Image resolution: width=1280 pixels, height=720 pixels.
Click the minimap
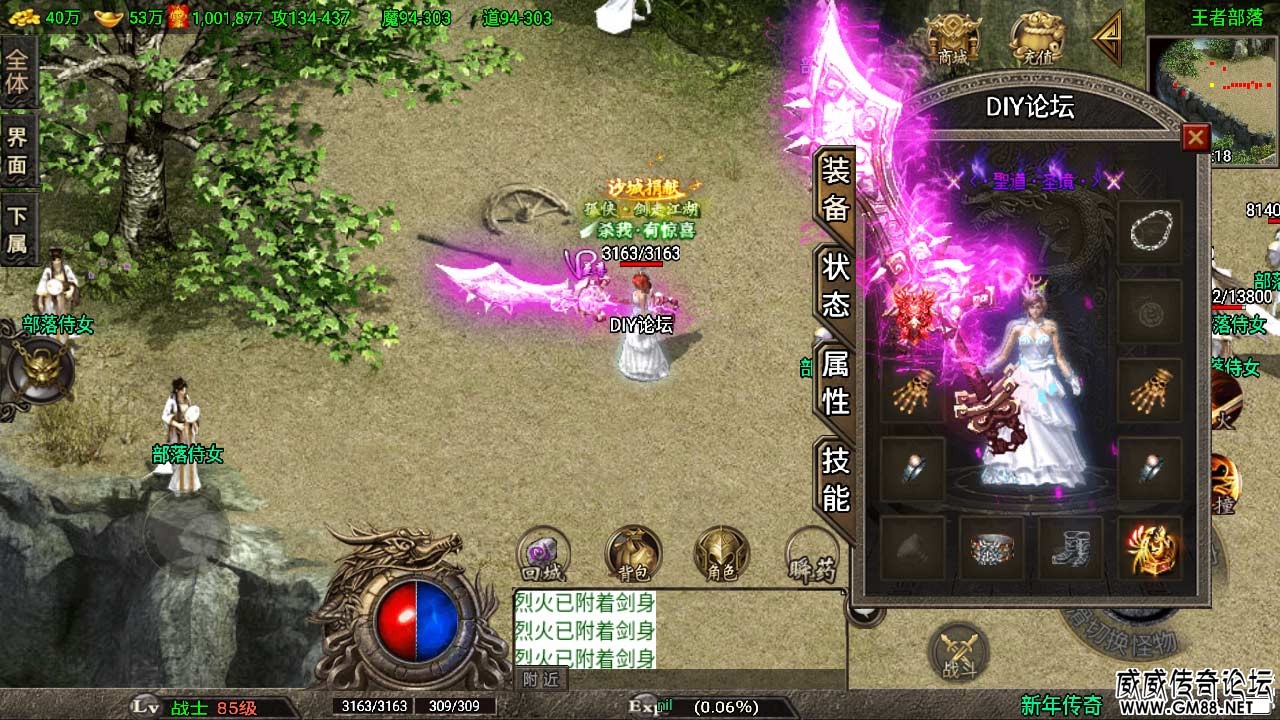pyautogui.click(x=1212, y=100)
